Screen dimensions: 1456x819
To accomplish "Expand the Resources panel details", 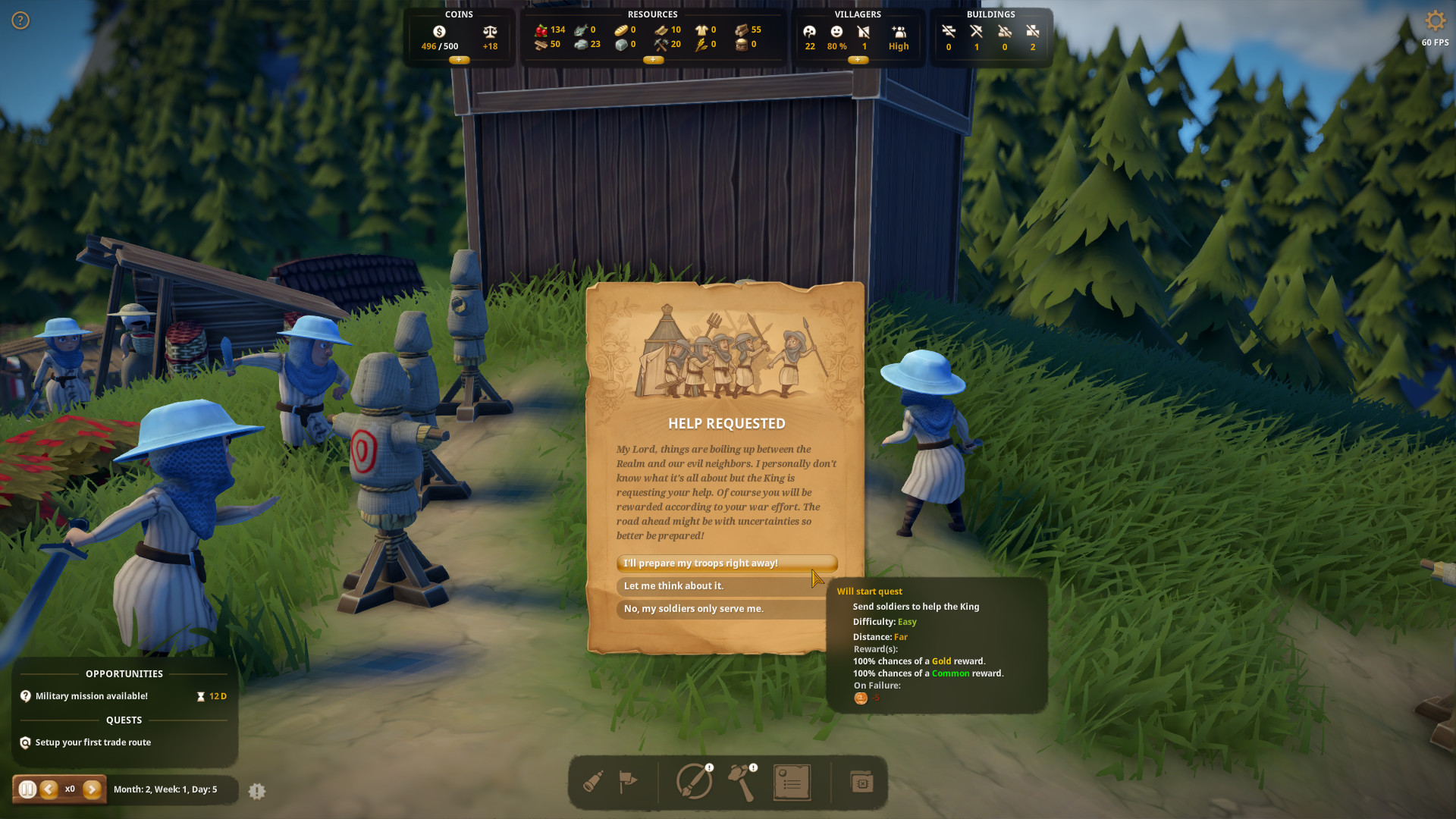I will [x=653, y=60].
